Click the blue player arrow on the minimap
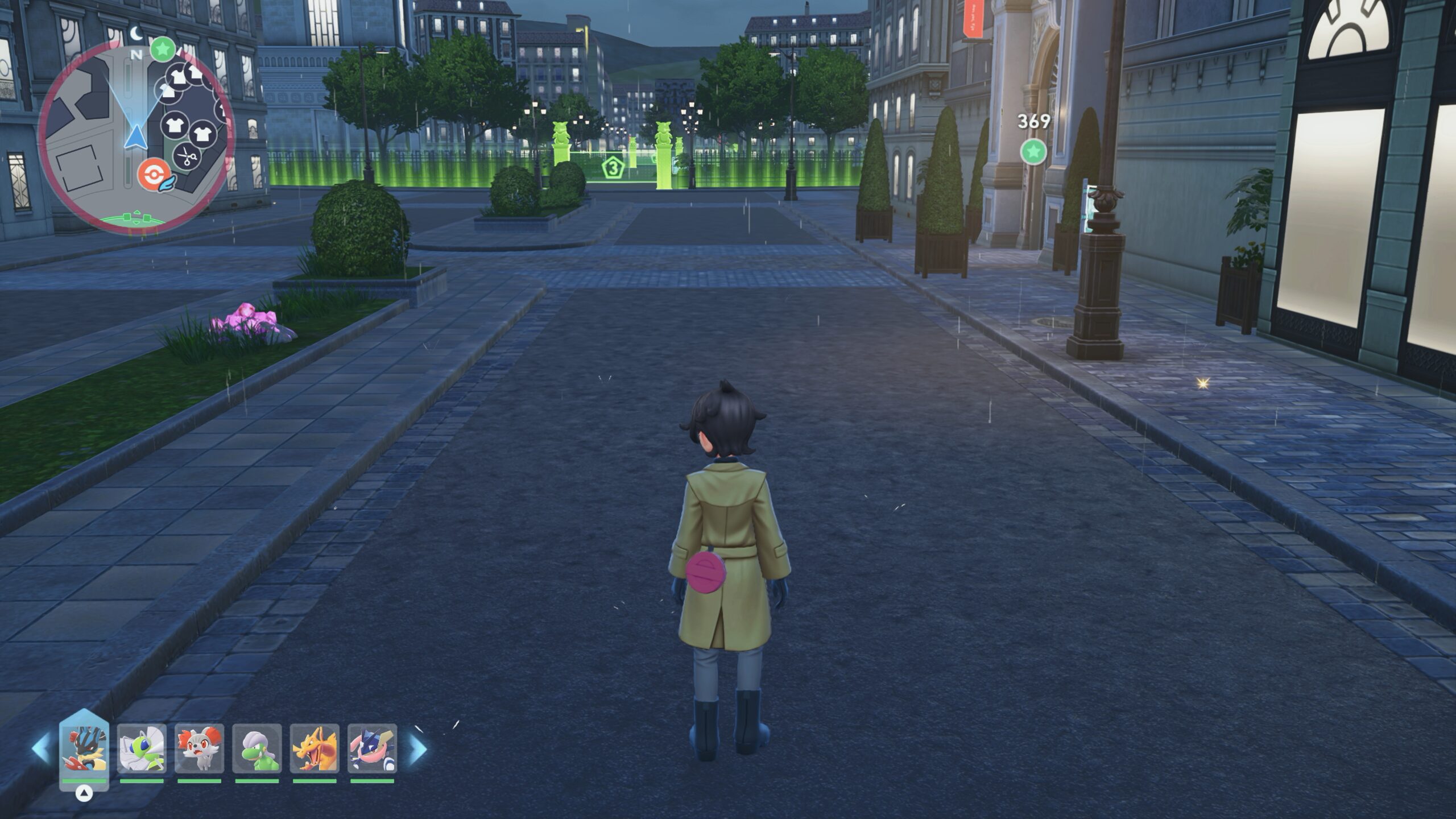 click(x=136, y=137)
